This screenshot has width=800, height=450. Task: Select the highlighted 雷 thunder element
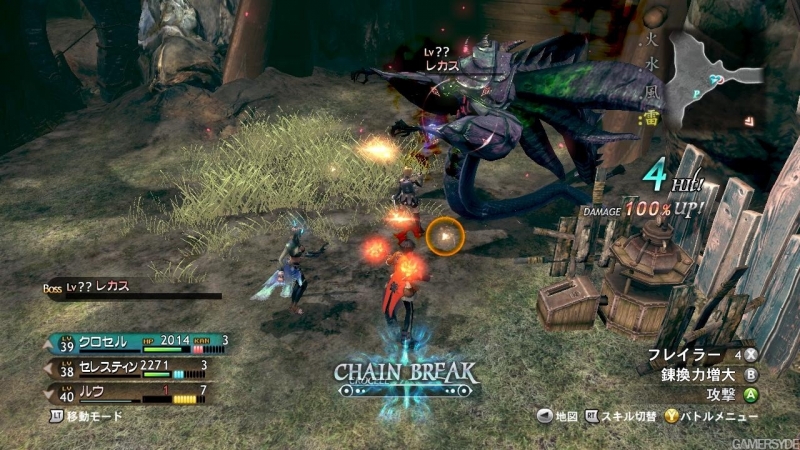pyautogui.click(x=648, y=119)
